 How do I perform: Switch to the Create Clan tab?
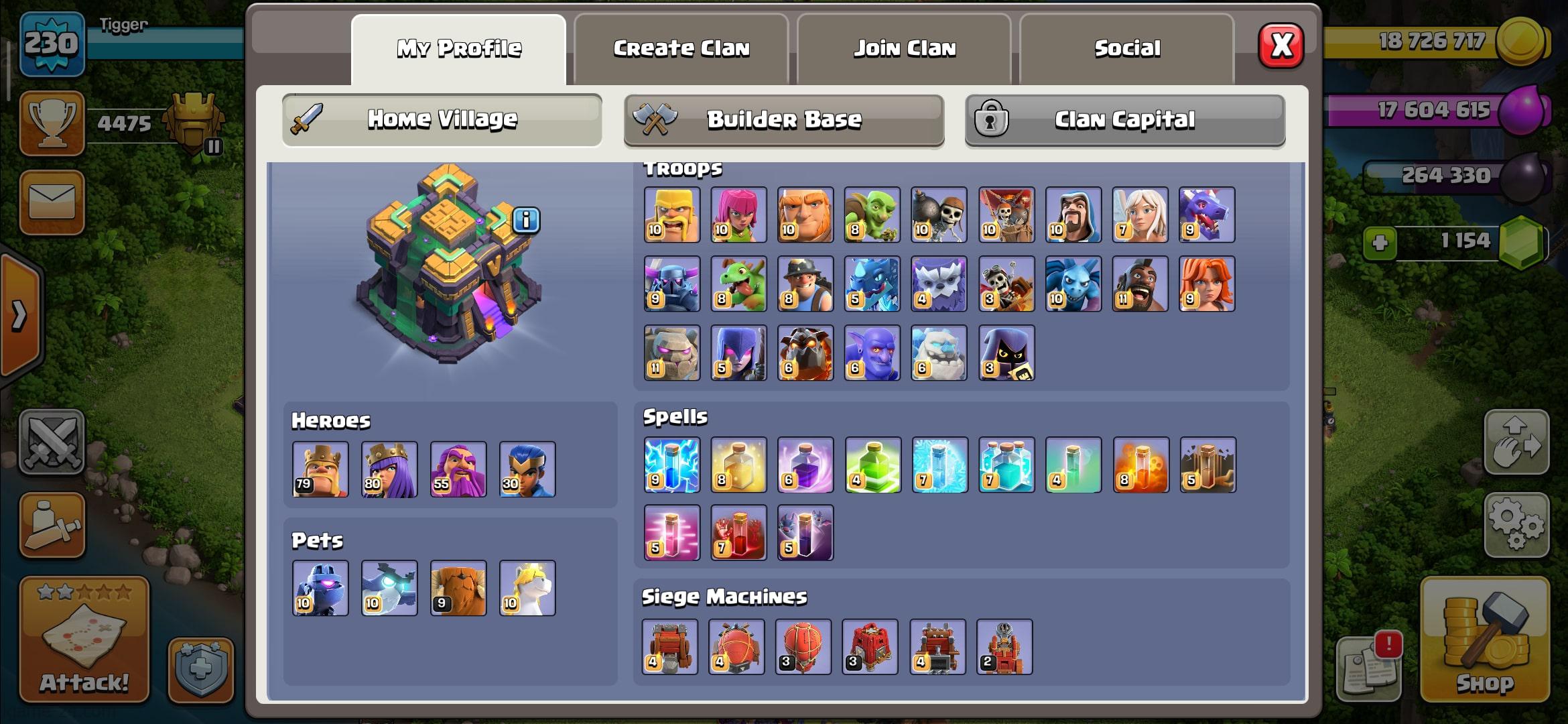pyautogui.click(x=681, y=49)
